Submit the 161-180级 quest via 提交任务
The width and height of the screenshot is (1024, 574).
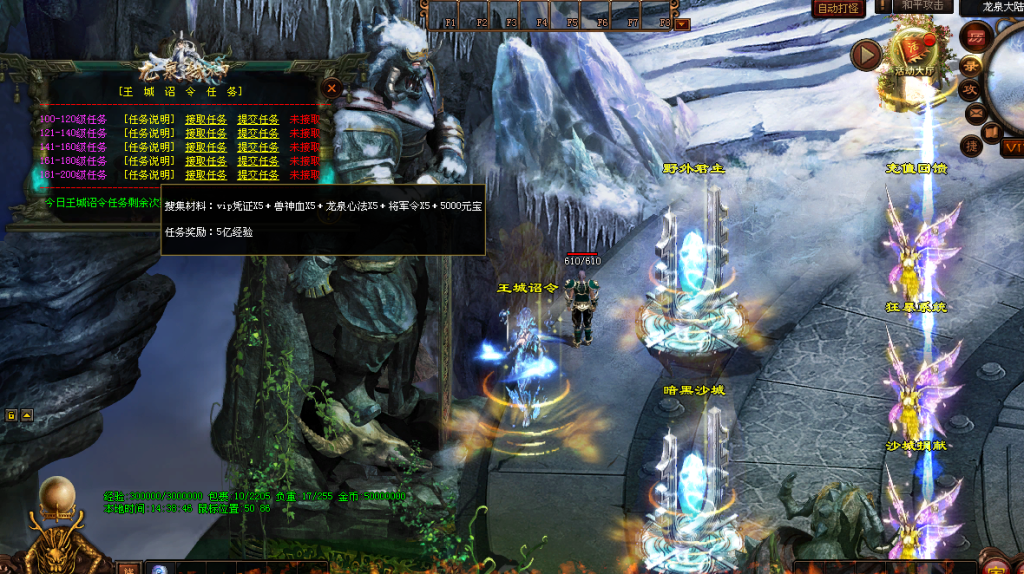click(x=257, y=161)
